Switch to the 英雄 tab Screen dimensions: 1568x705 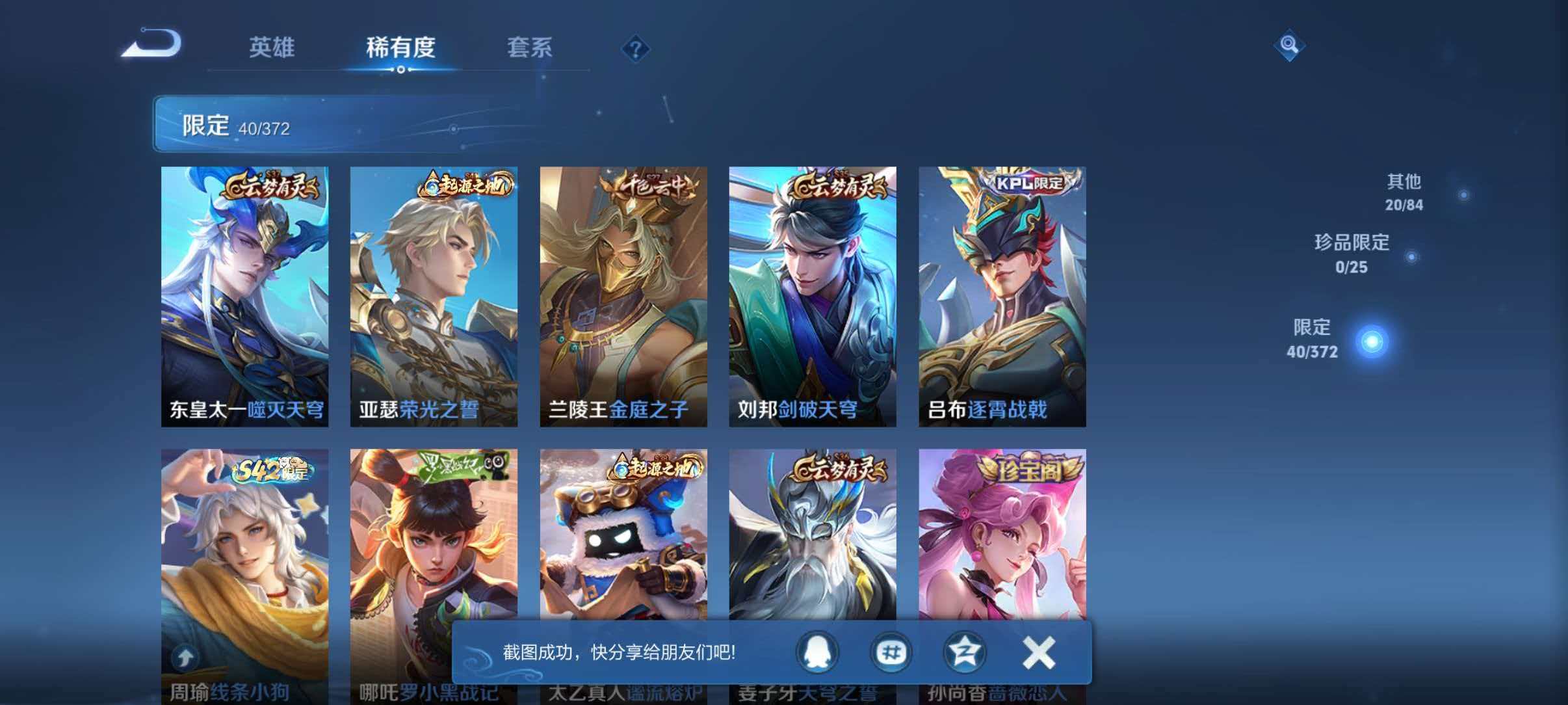click(272, 47)
